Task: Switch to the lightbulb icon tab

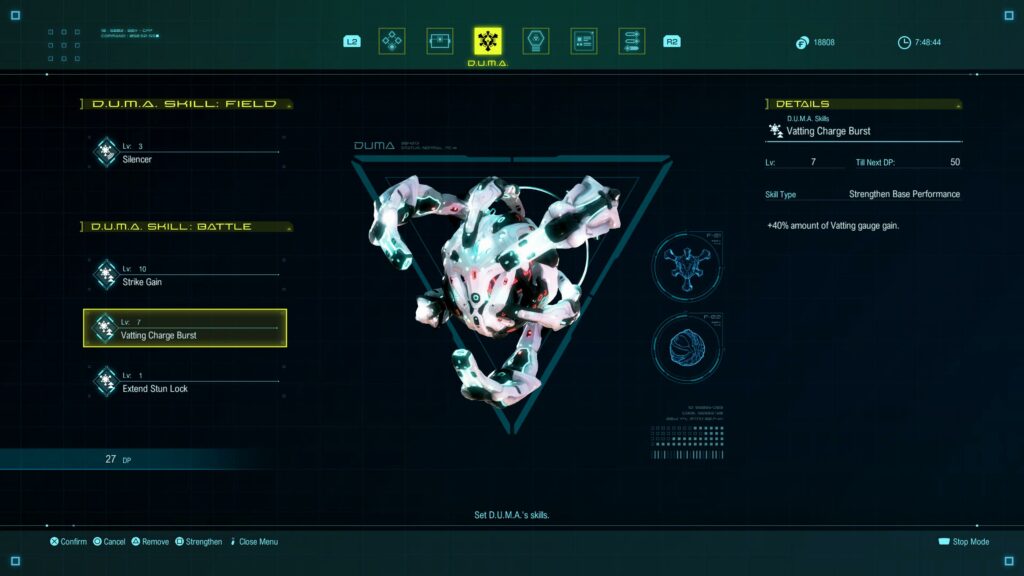Action: pyautogui.click(x=536, y=41)
